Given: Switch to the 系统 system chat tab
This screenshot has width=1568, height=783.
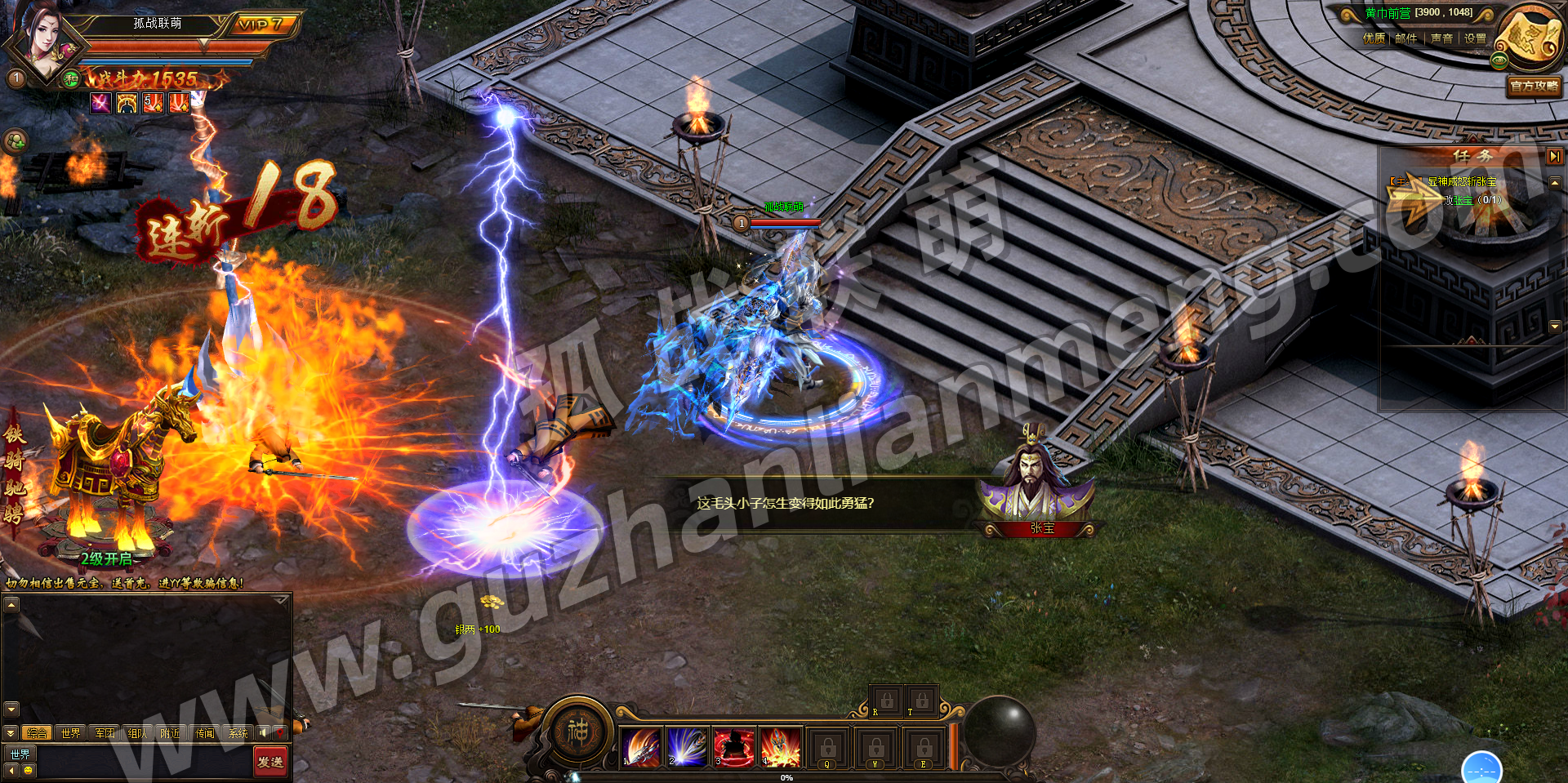Looking at the screenshot, I should click(x=238, y=733).
